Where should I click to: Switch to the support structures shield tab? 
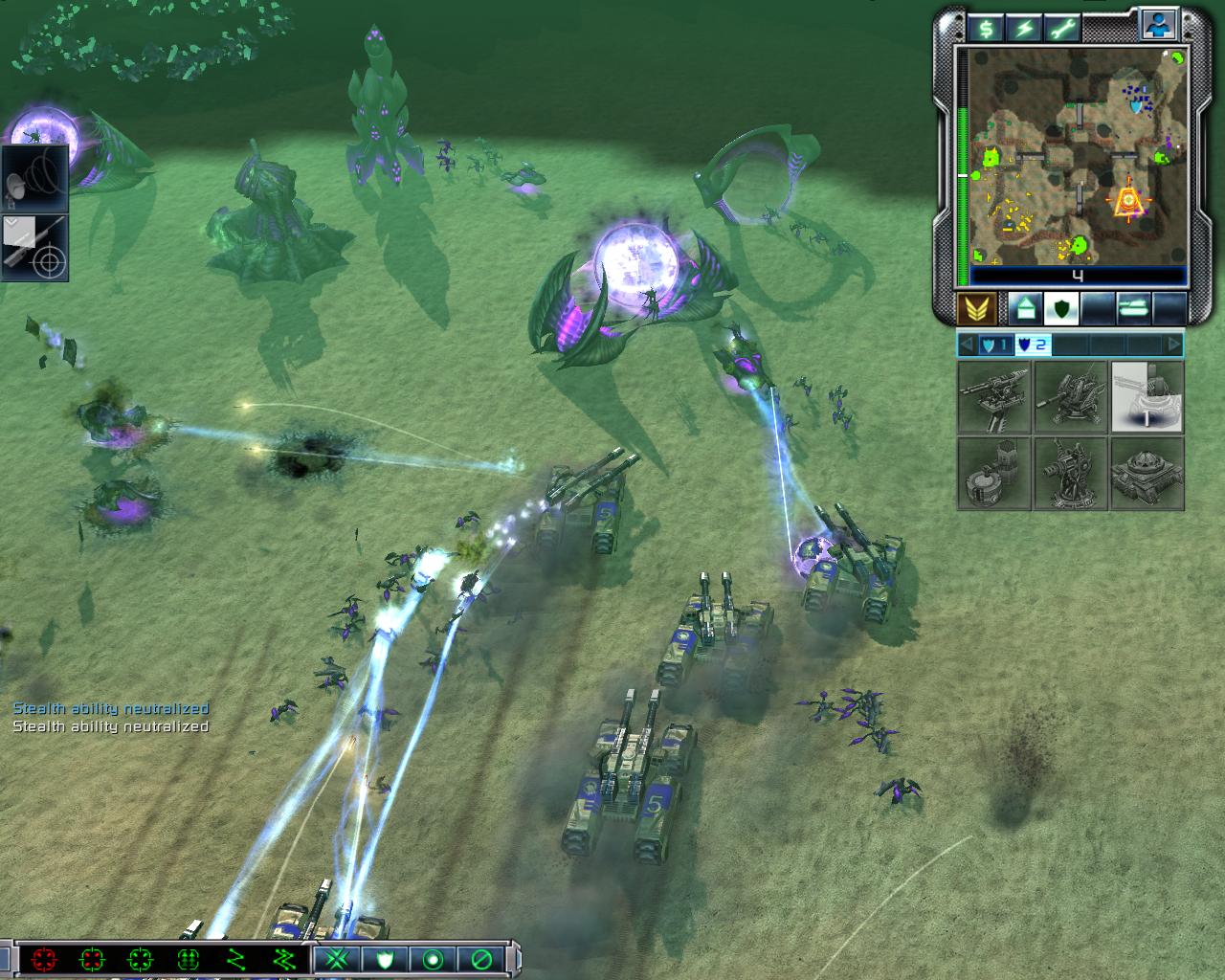click(1060, 308)
